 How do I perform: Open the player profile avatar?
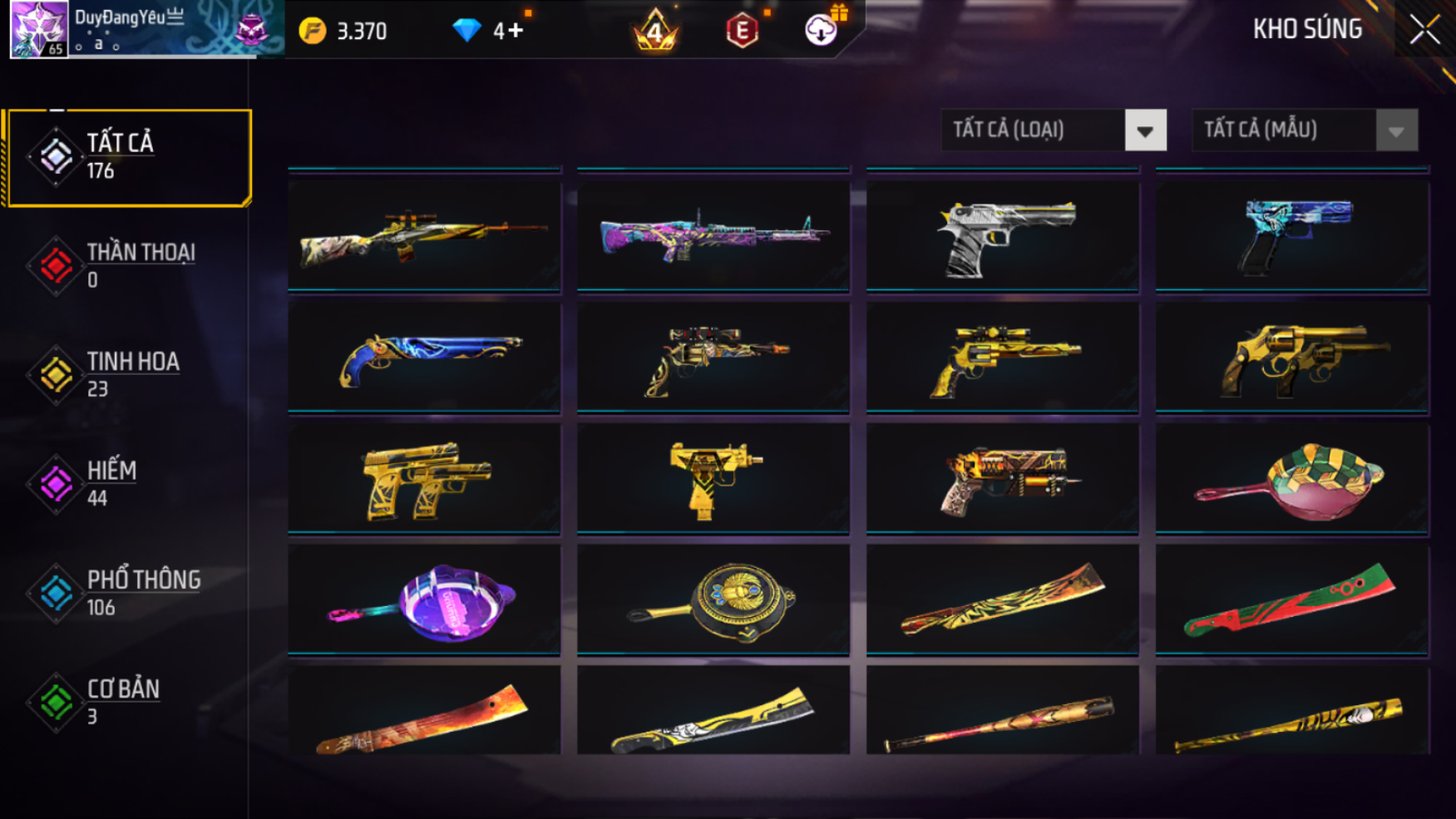point(38,29)
